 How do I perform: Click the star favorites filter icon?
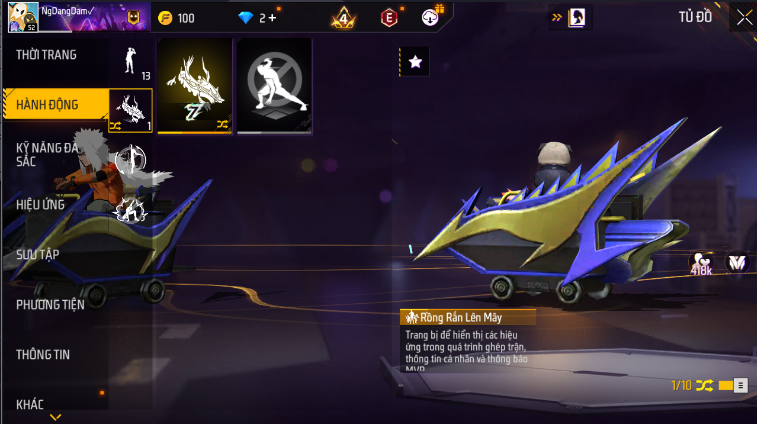coord(415,62)
